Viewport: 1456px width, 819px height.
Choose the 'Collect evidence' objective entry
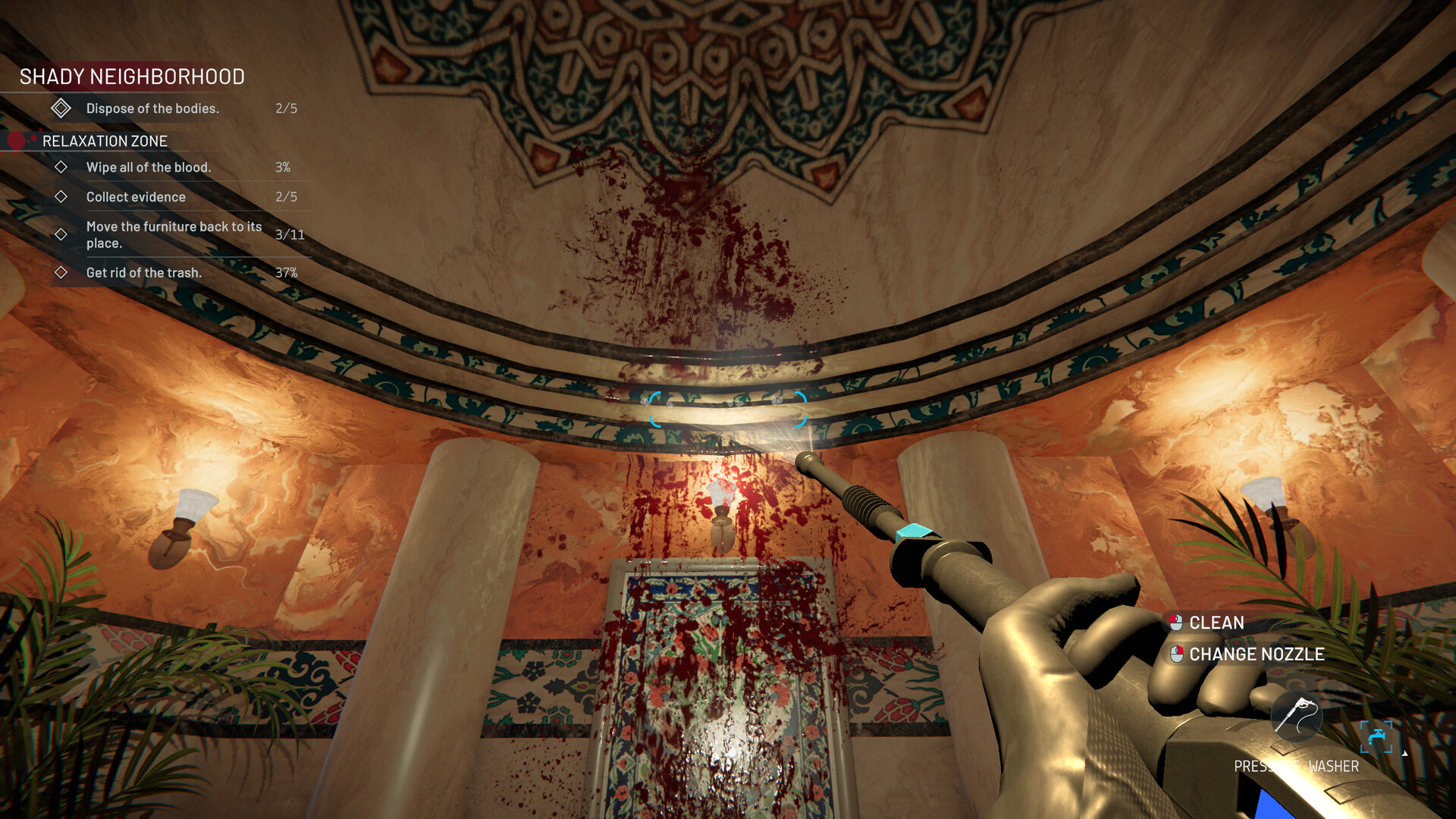pyautogui.click(x=136, y=197)
